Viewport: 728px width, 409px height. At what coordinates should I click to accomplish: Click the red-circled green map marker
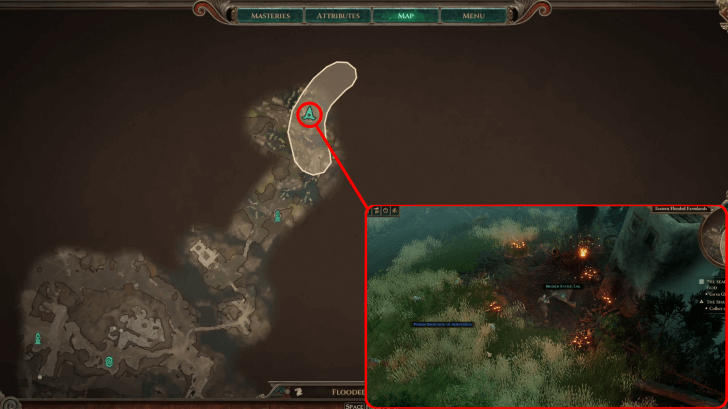[310, 116]
